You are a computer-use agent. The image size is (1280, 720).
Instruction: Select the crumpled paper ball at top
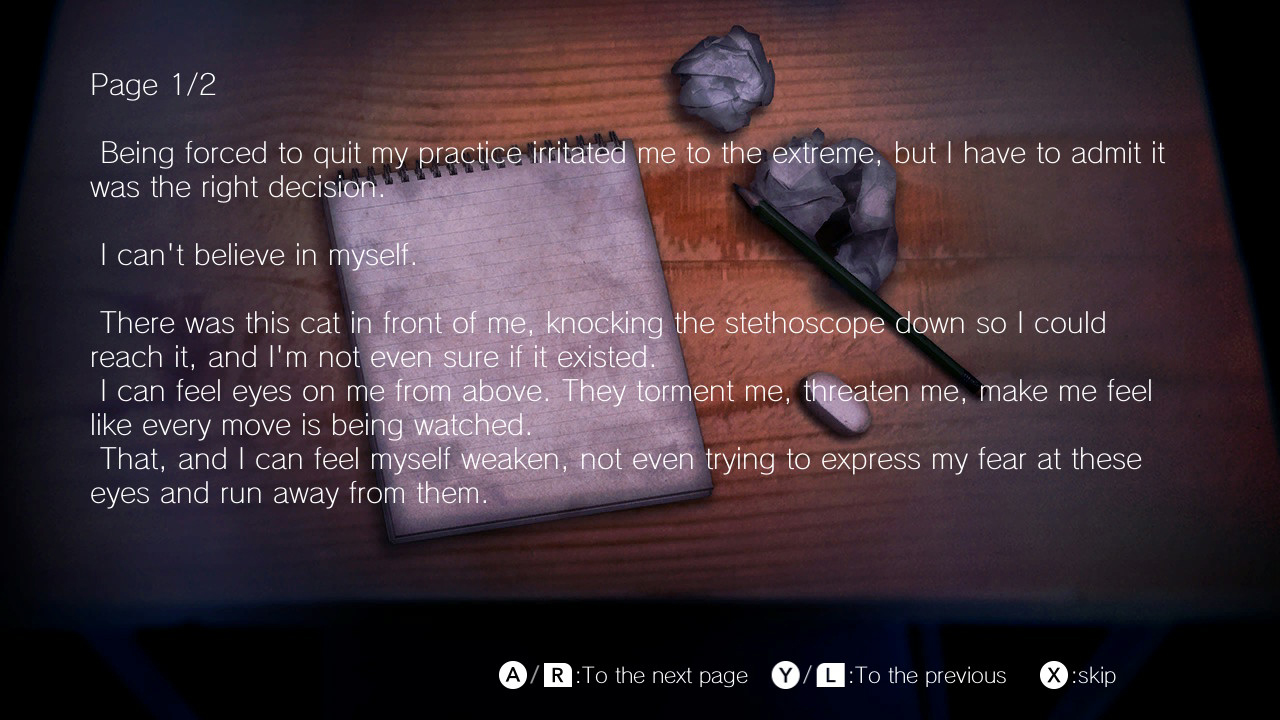(x=725, y=80)
